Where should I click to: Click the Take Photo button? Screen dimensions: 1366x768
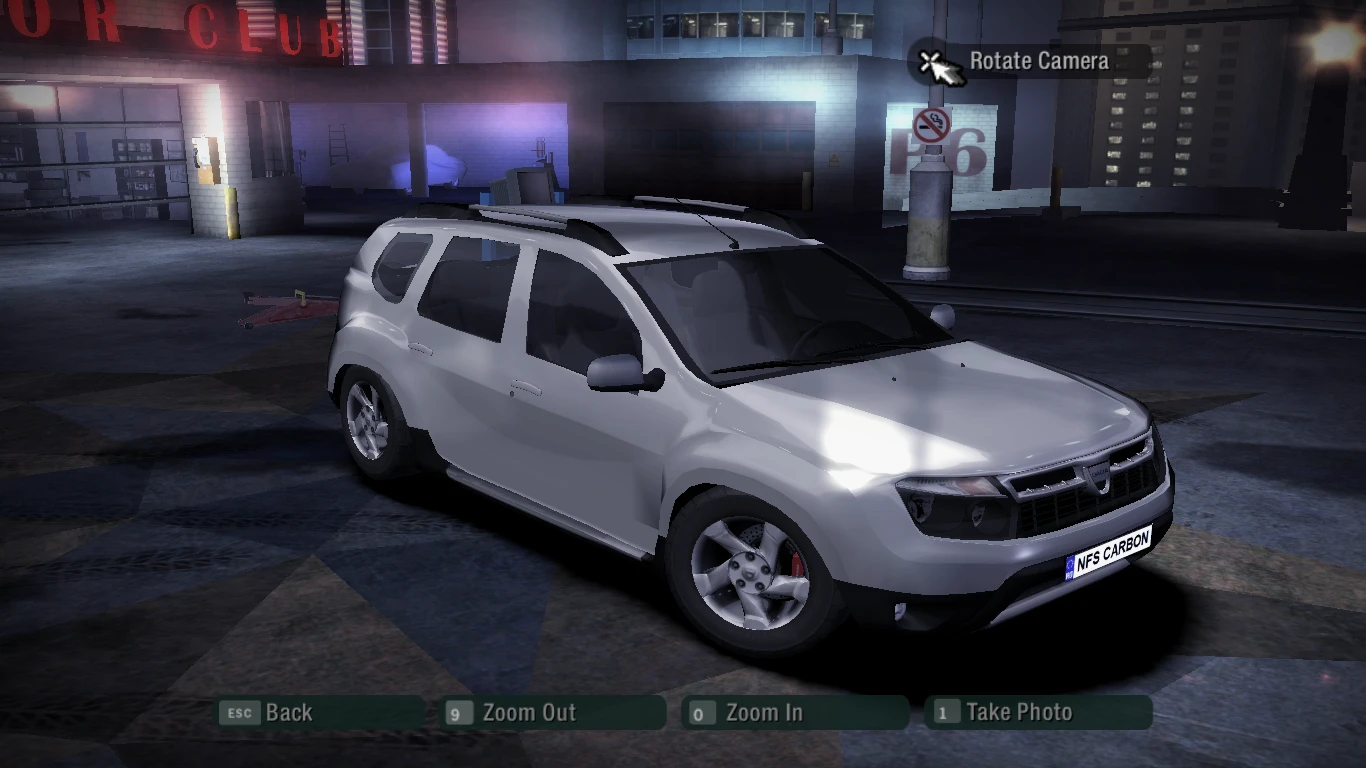point(1018,713)
